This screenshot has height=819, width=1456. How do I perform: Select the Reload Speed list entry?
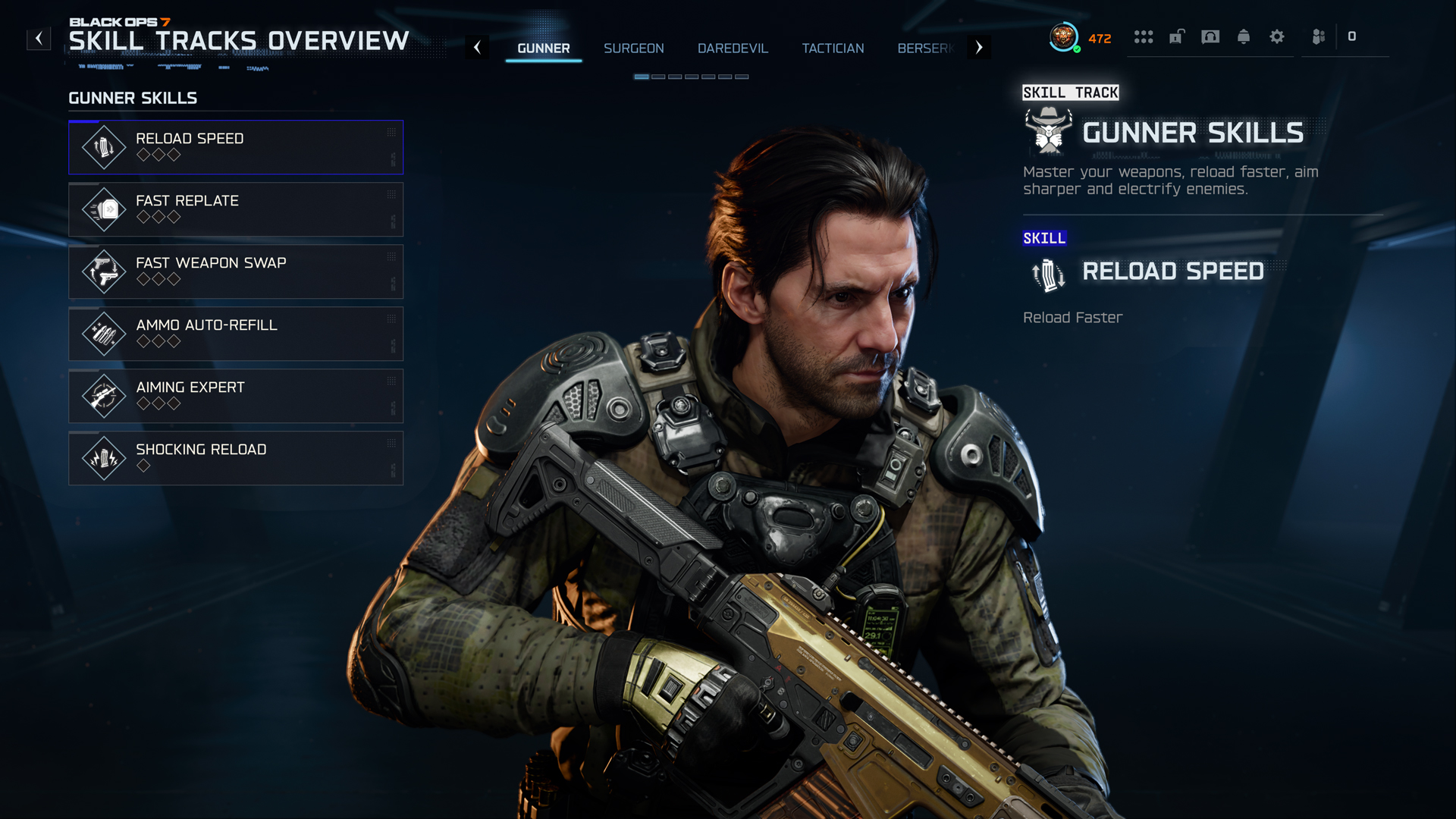point(236,147)
